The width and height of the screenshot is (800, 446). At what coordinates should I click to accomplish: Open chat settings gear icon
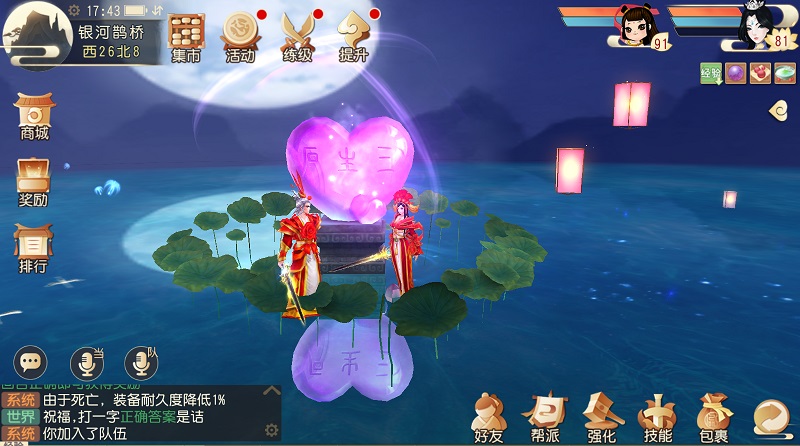270,430
